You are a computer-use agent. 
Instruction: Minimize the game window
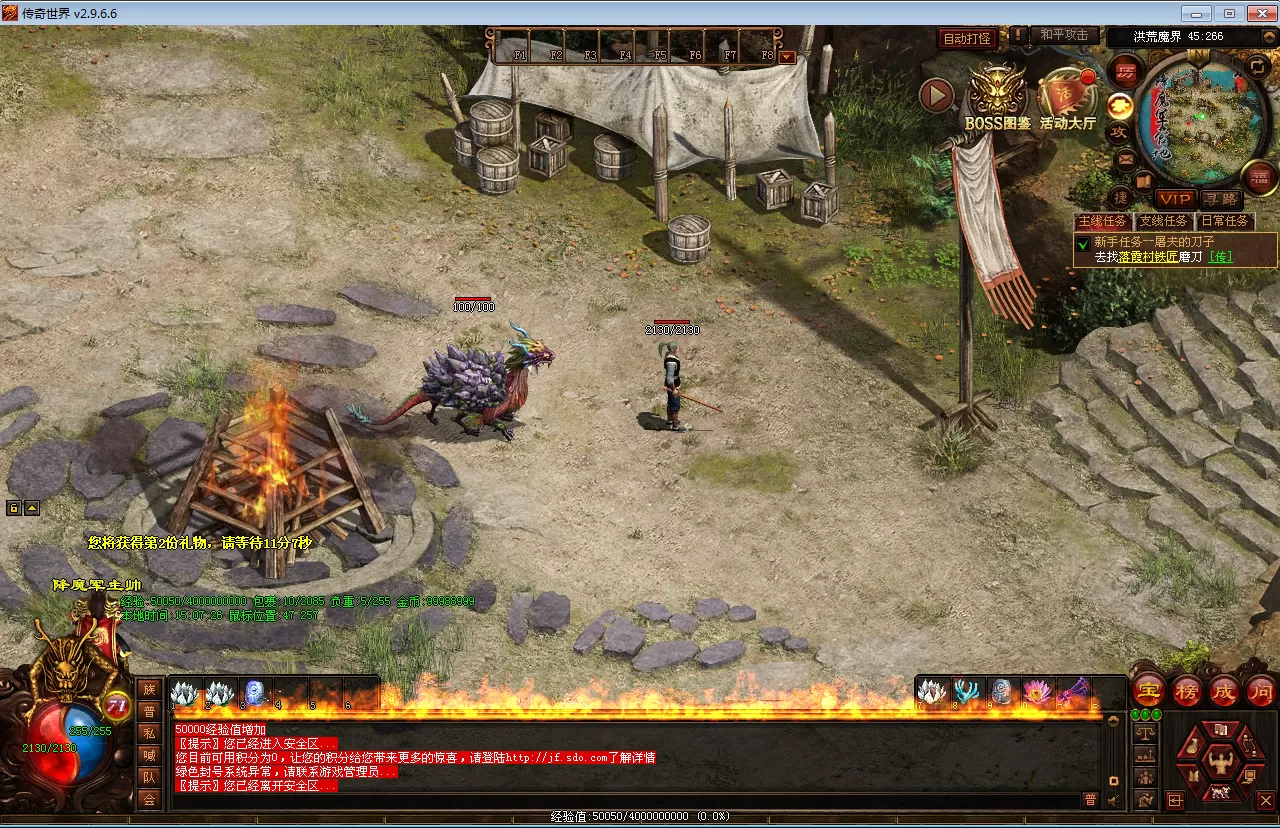point(1196,13)
